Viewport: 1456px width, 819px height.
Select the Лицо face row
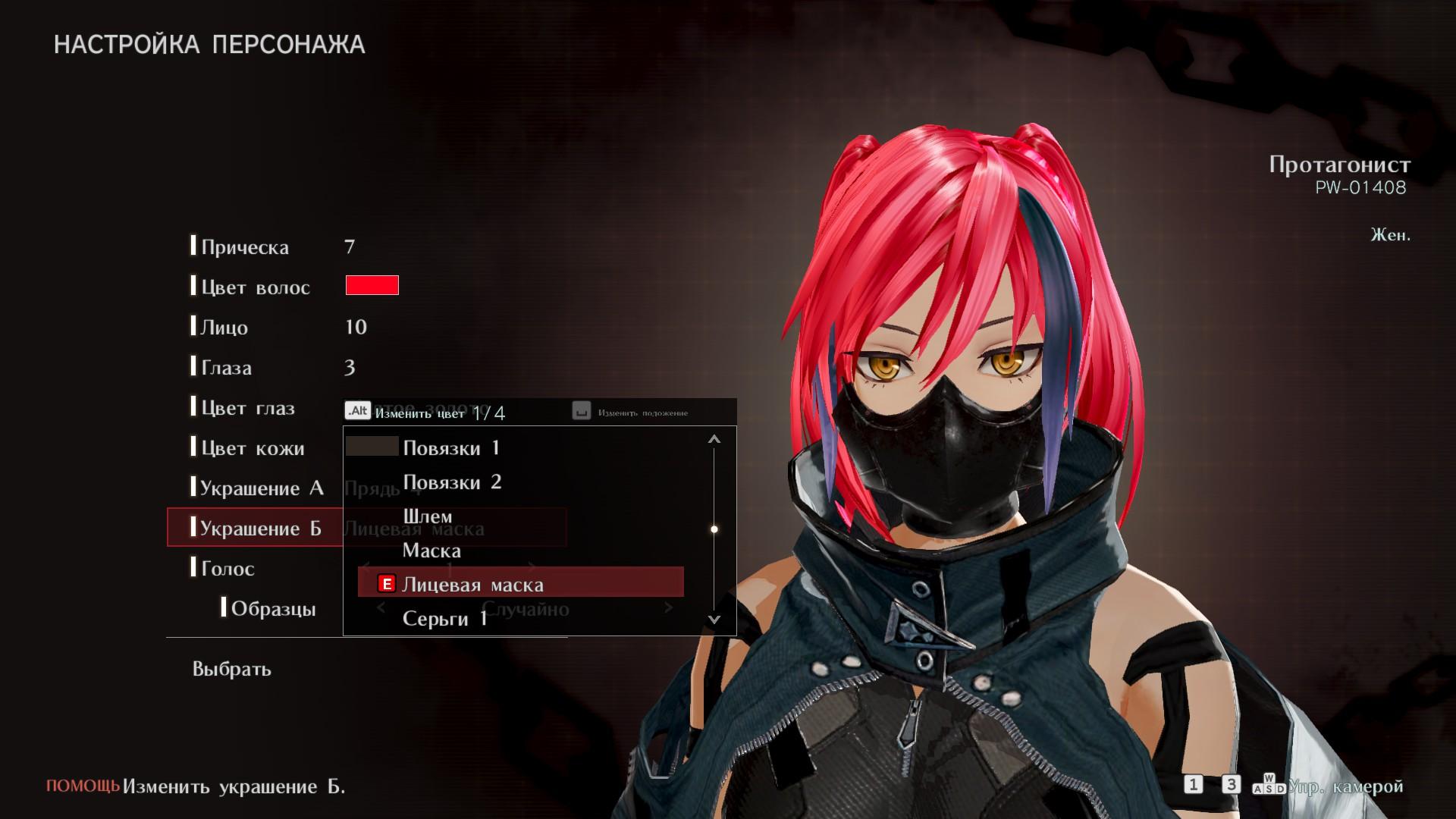click(224, 328)
